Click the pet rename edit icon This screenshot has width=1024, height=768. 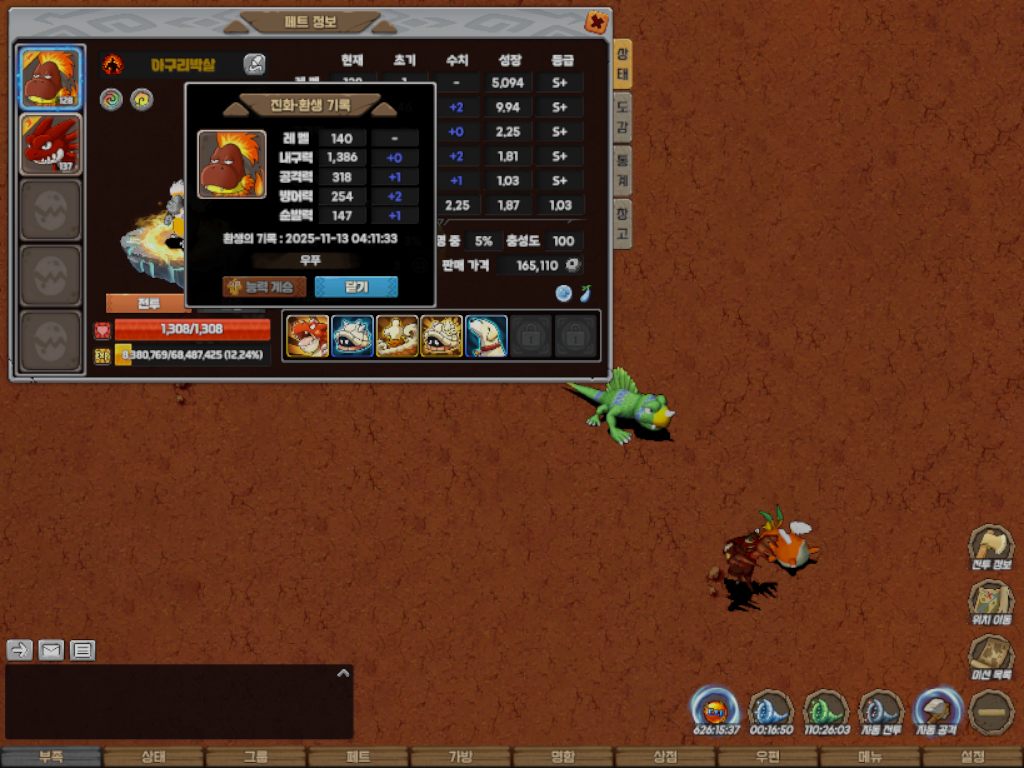coord(255,65)
